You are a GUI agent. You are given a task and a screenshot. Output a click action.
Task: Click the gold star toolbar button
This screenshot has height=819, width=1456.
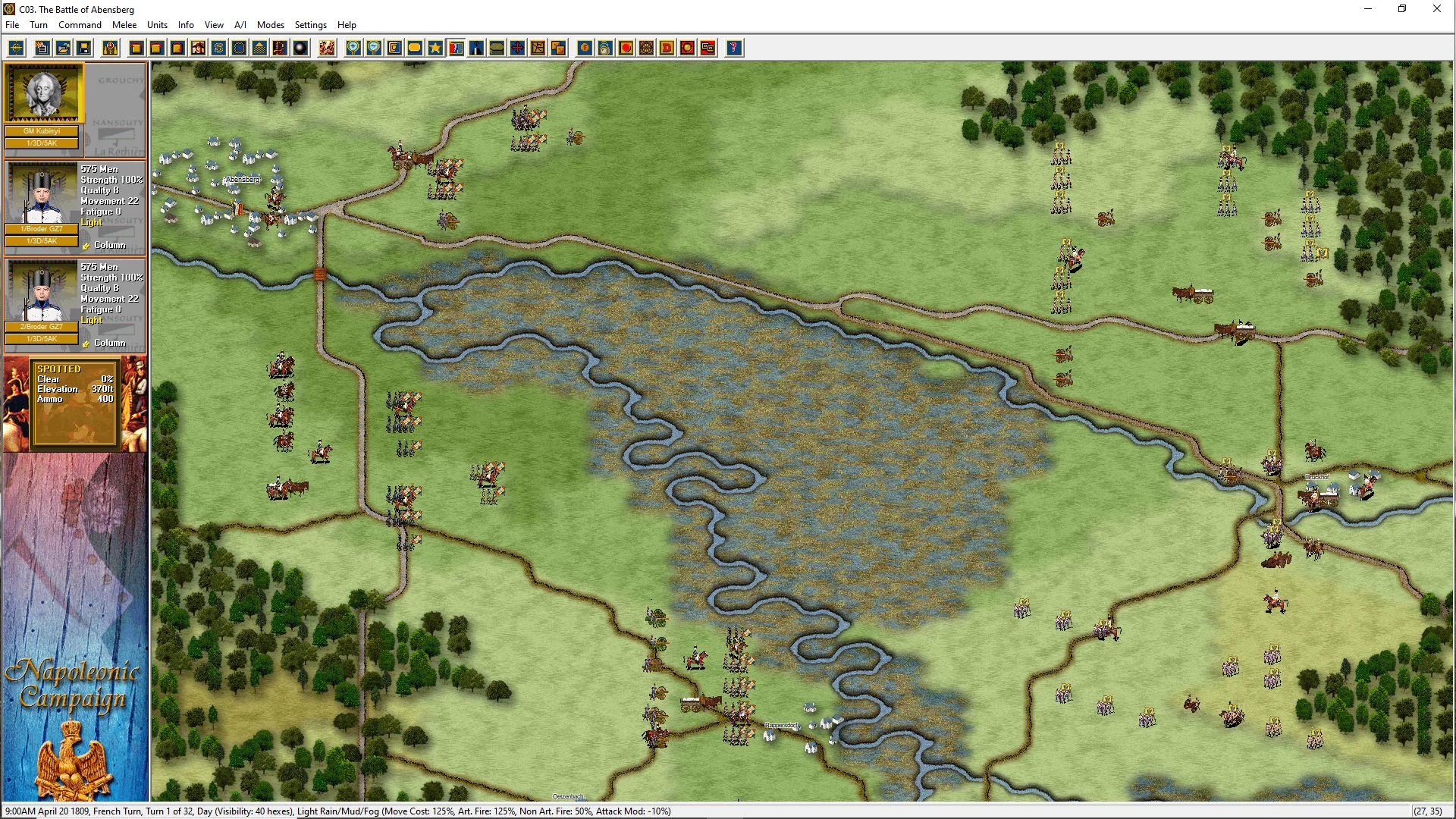(x=435, y=49)
